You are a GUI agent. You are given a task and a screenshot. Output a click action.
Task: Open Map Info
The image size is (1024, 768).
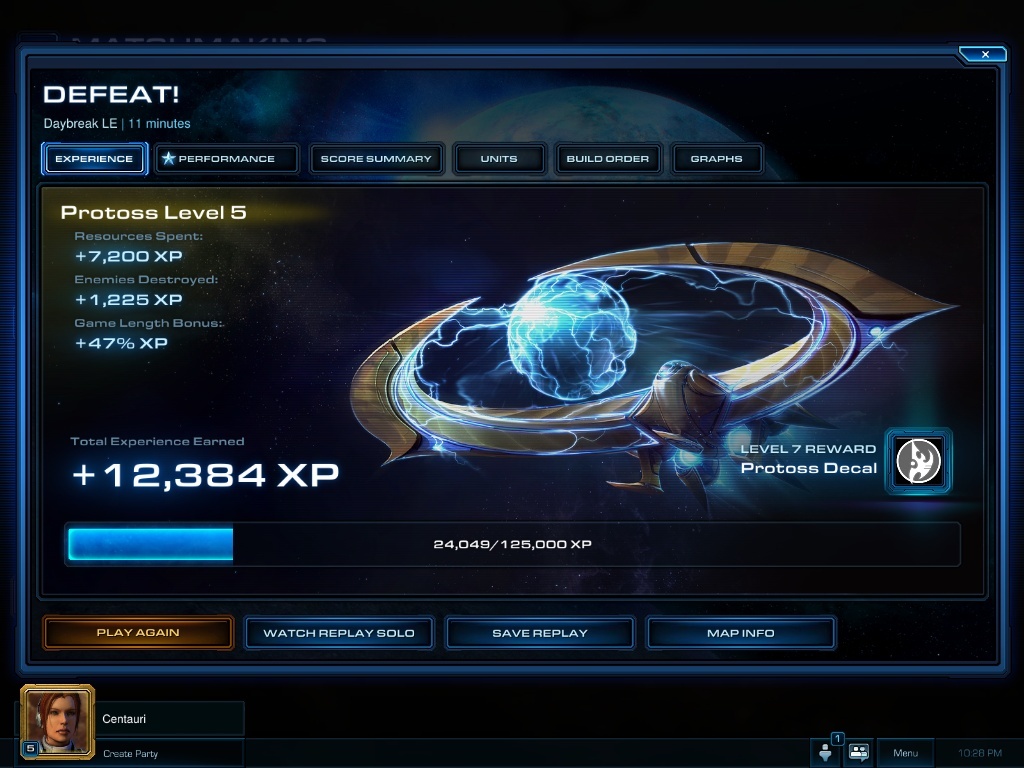[741, 633]
